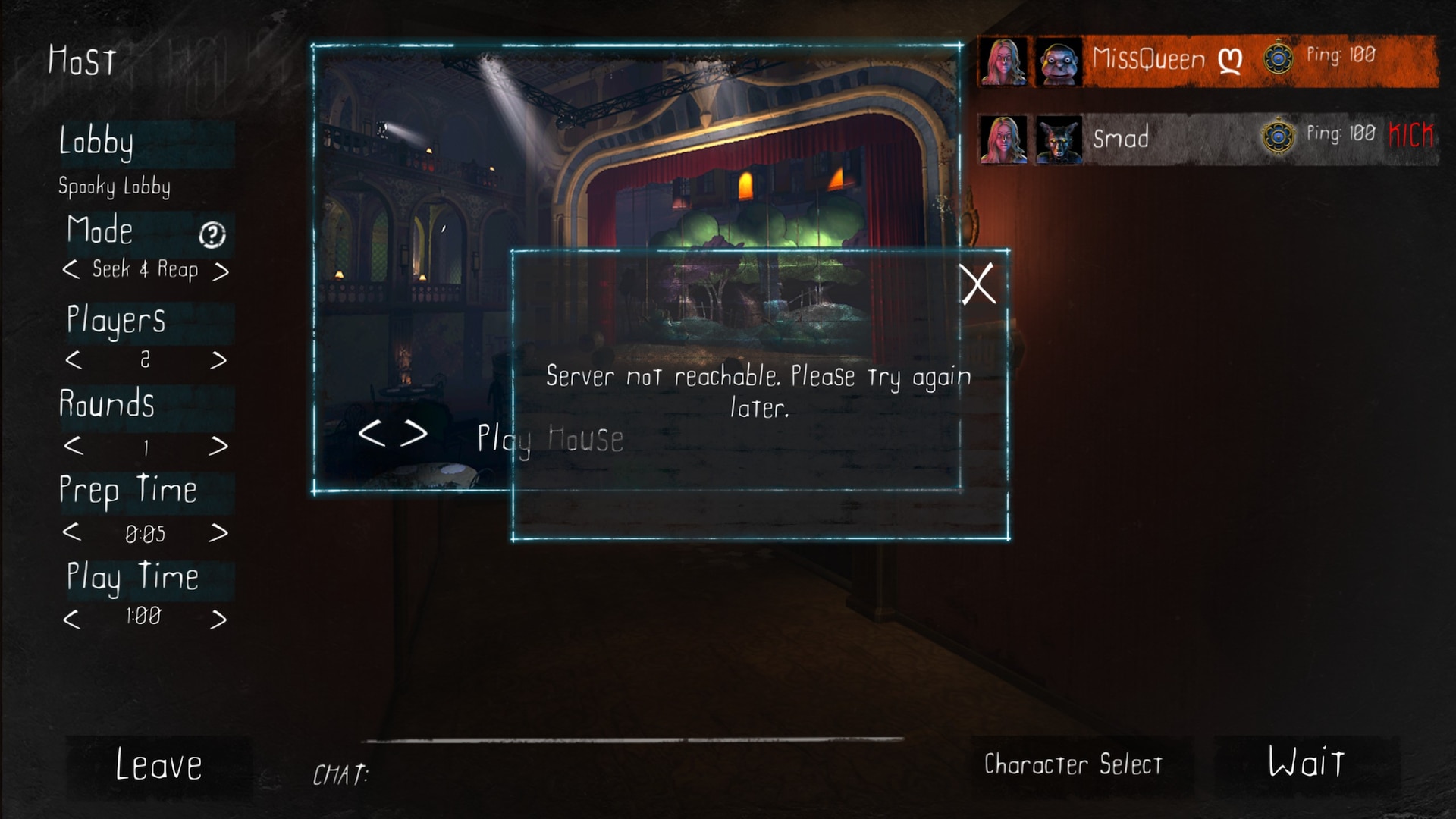Decrease the Players count
The height and width of the screenshot is (819, 1456).
pos(73,359)
